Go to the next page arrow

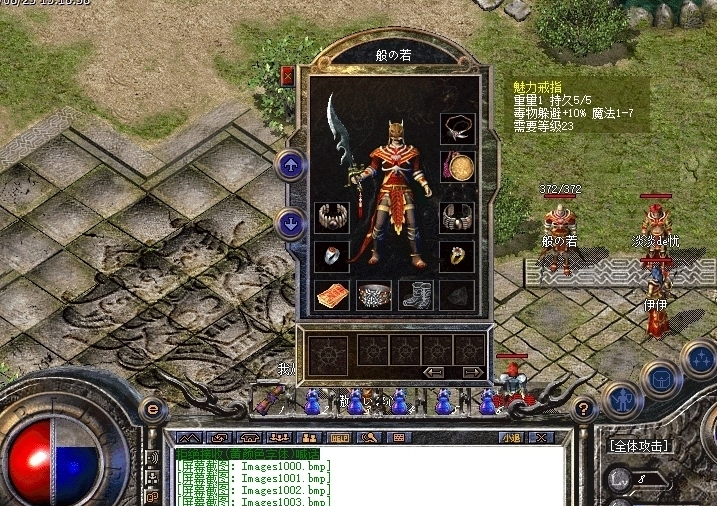tap(473, 372)
